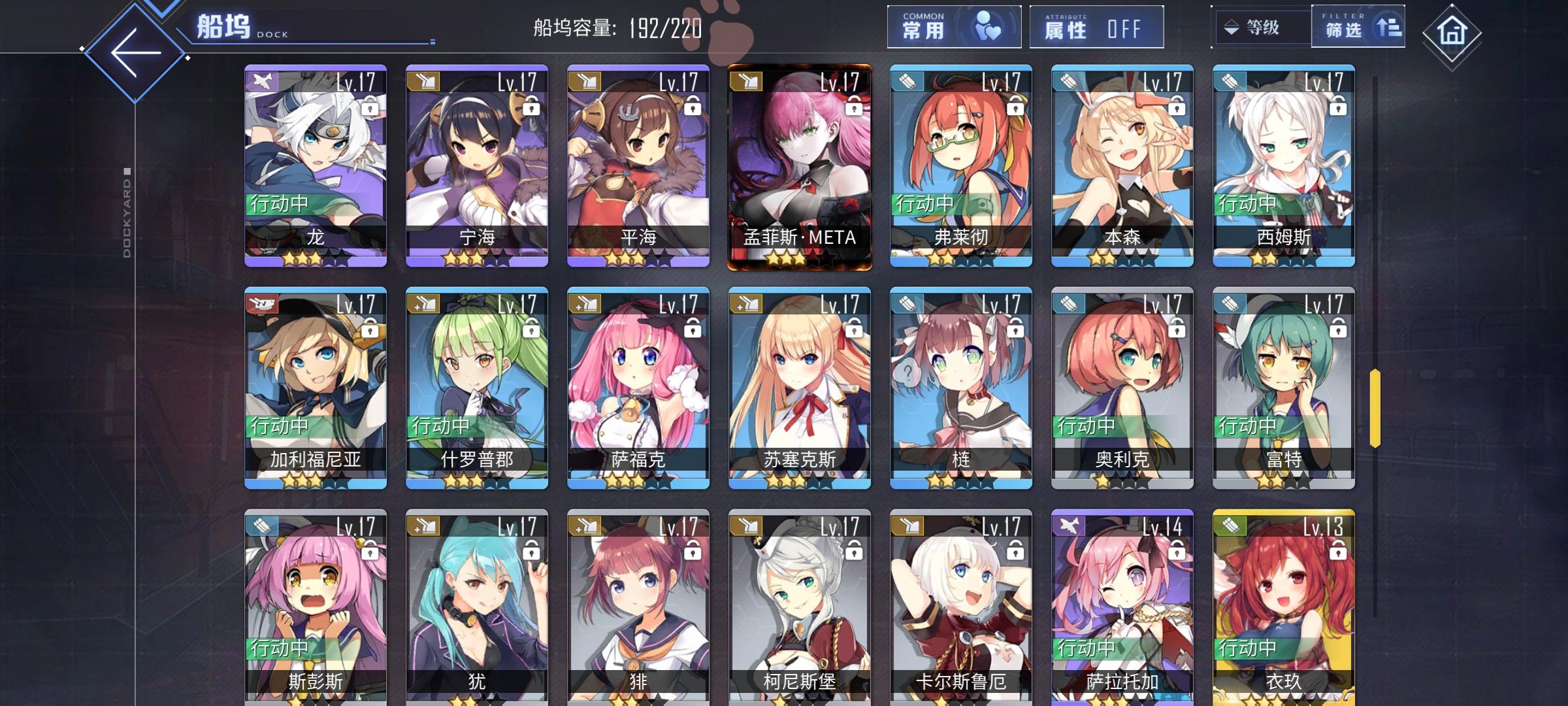The width and height of the screenshot is (1568, 706).
Task: Select the aircraft type icon on 龙's card
Action: coord(260,80)
